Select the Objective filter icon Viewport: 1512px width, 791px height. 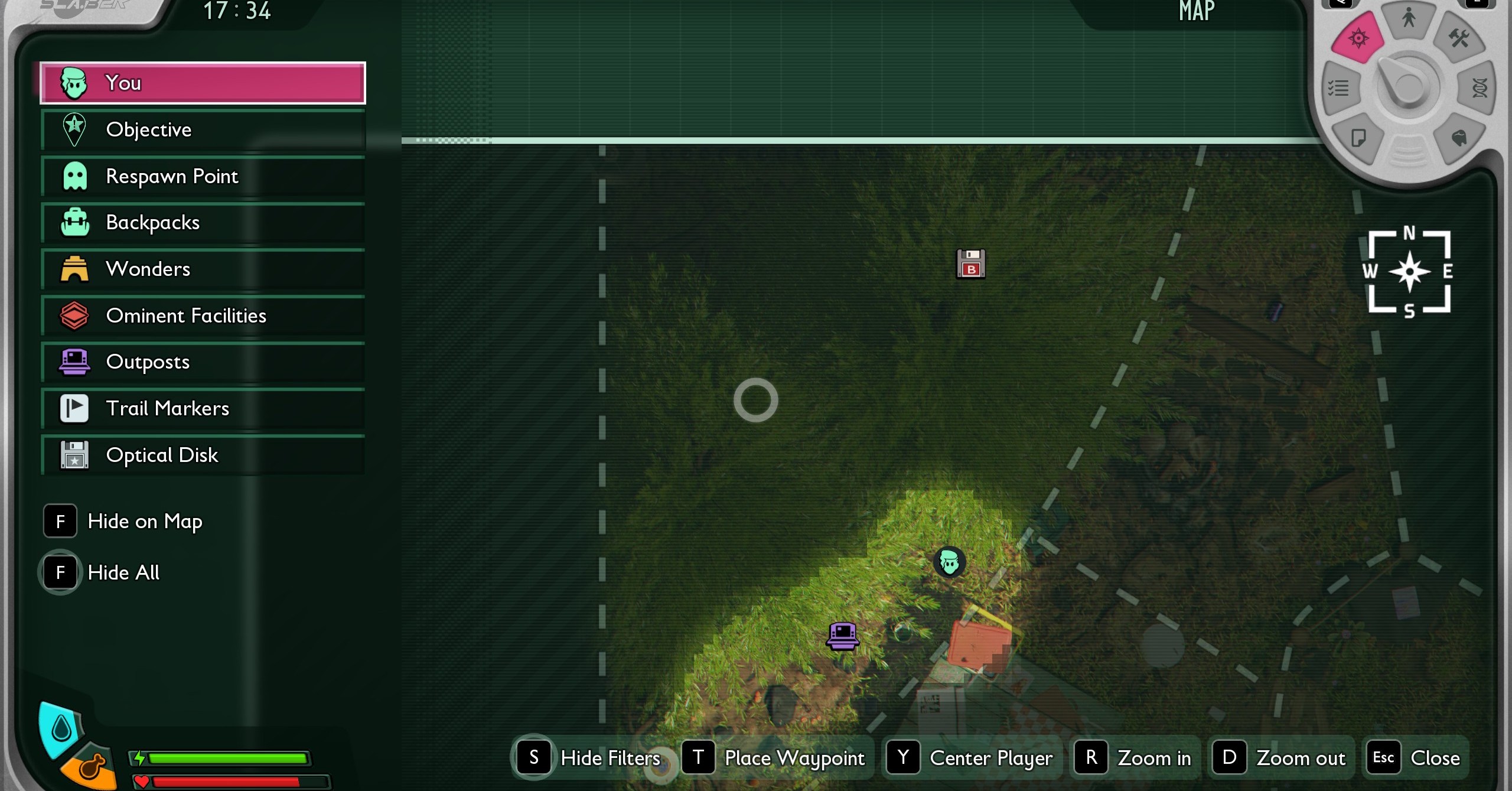click(73, 129)
